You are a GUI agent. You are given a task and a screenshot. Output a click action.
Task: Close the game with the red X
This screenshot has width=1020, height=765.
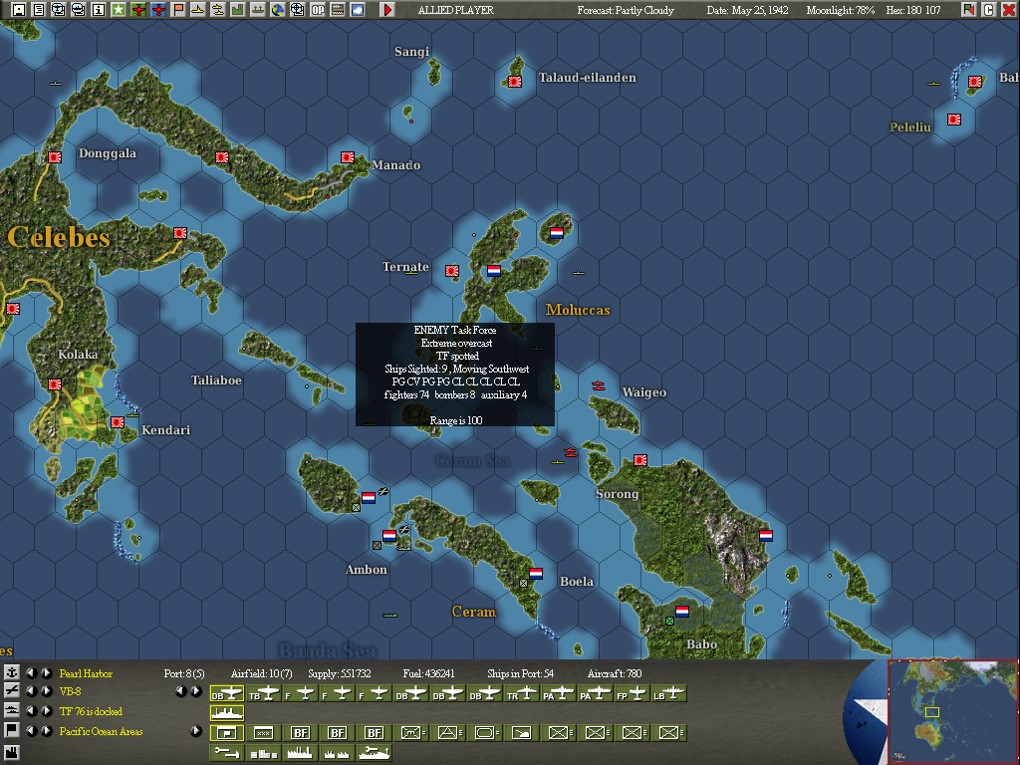pos(1006,10)
